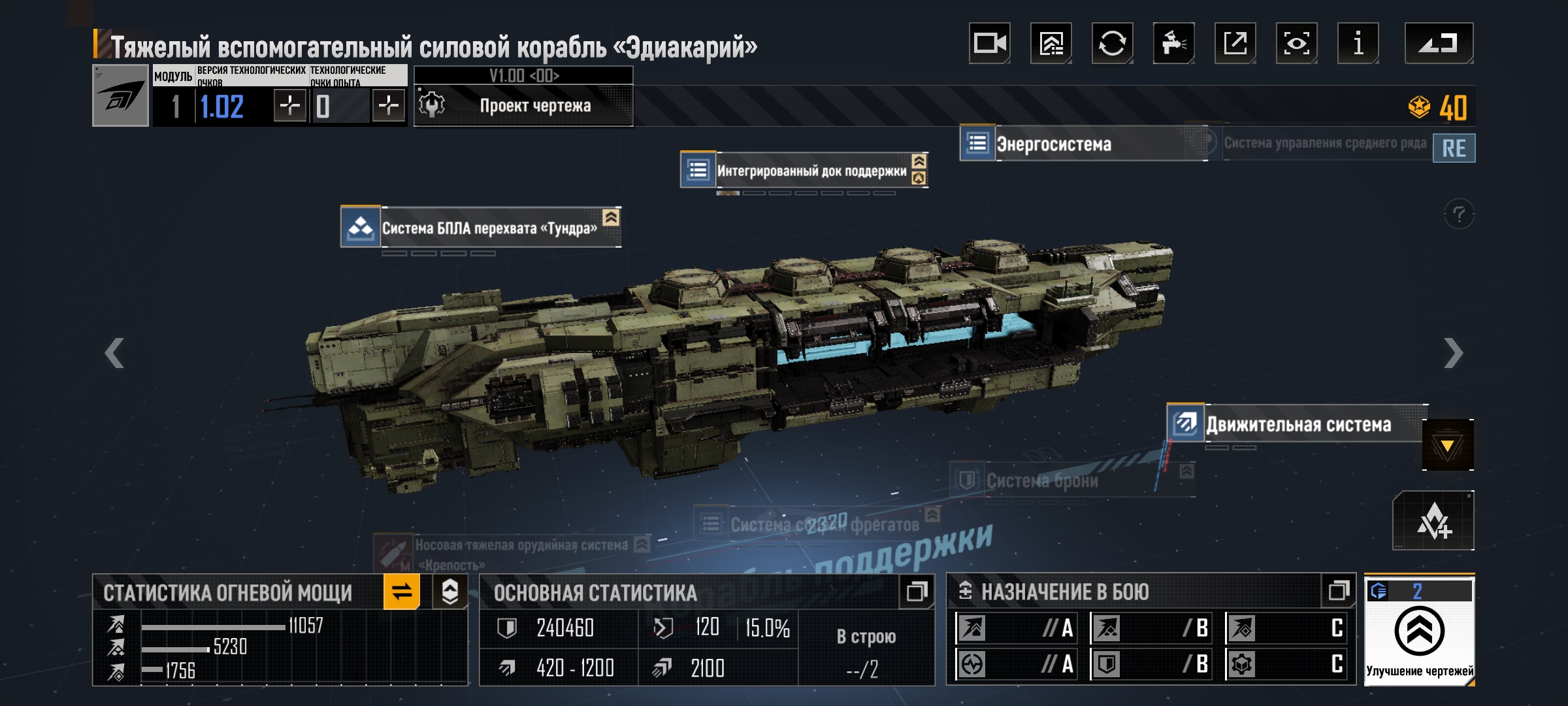This screenshot has width=1568, height=706.
Task: Toggle the eye view focus icon
Action: click(x=1296, y=43)
